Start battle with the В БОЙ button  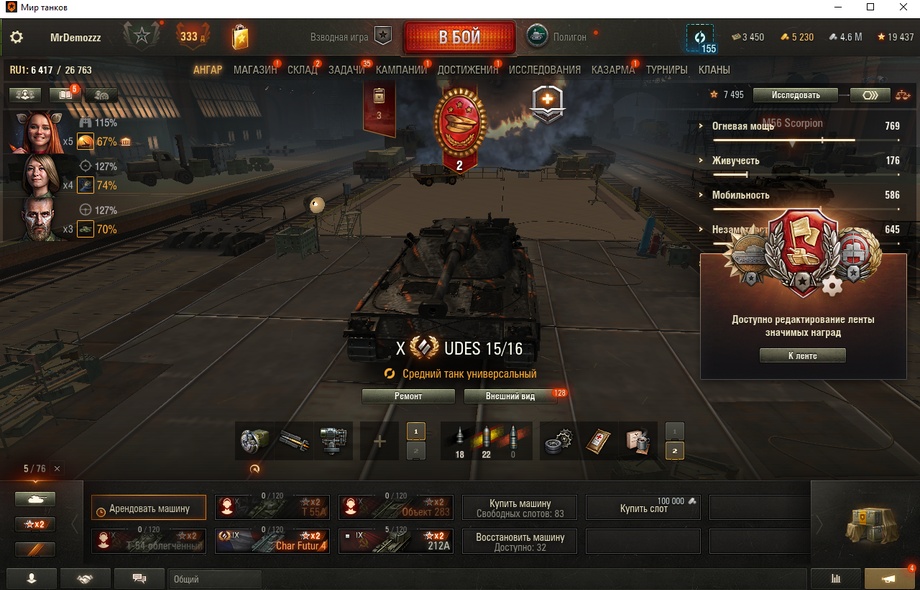[x=459, y=38]
